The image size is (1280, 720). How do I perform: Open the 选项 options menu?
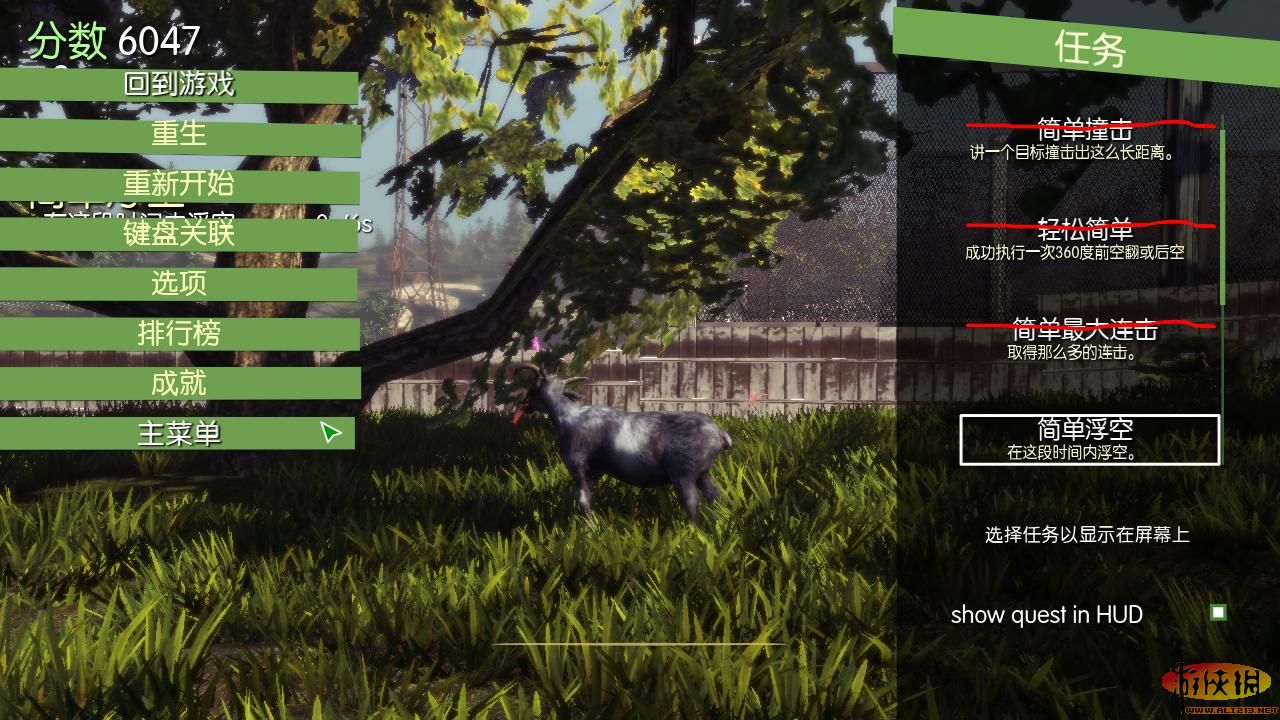point(179,284)
